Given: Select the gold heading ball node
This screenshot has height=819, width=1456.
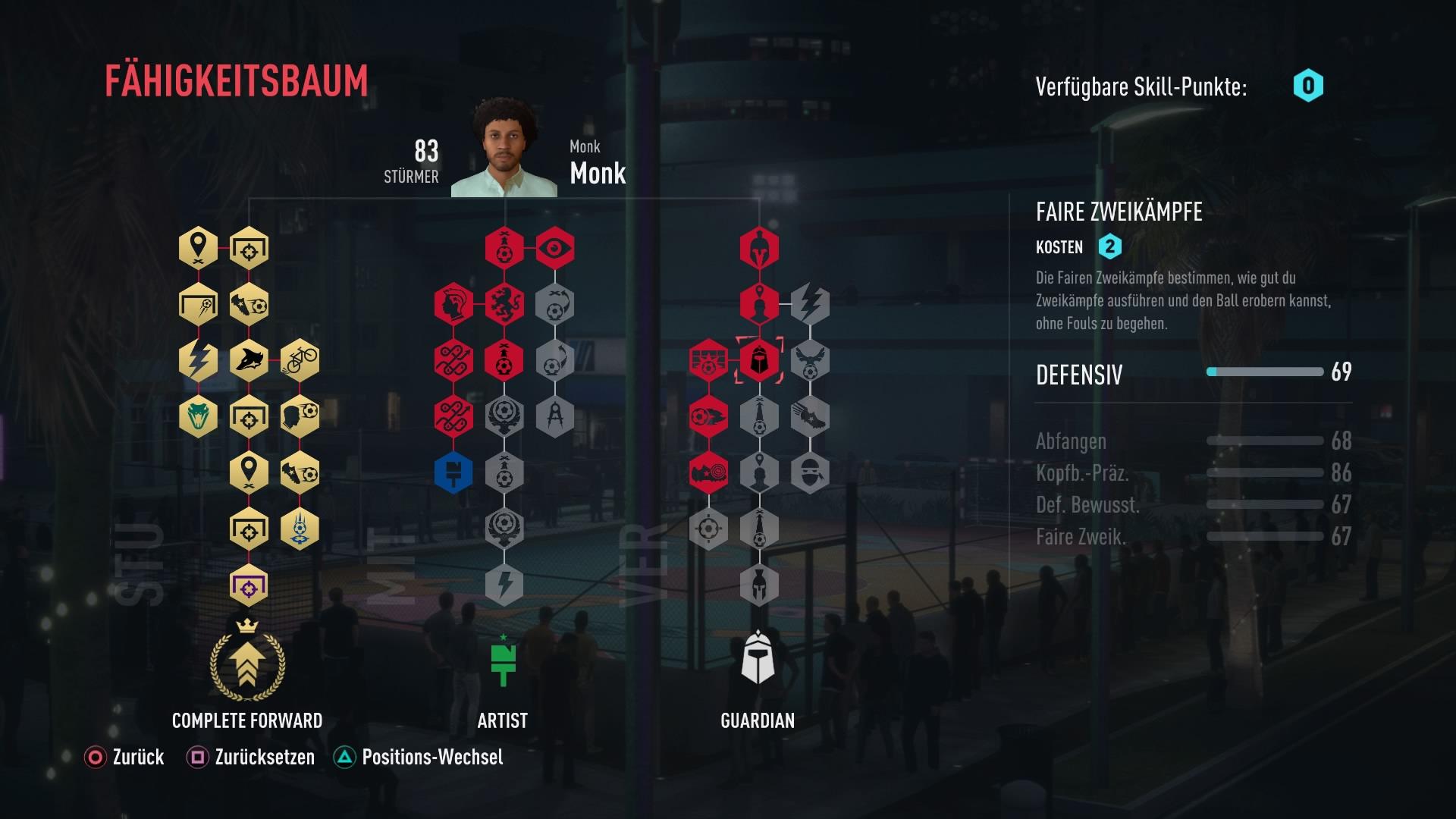Looking at the screenshot, I should [x=300, y=416].
